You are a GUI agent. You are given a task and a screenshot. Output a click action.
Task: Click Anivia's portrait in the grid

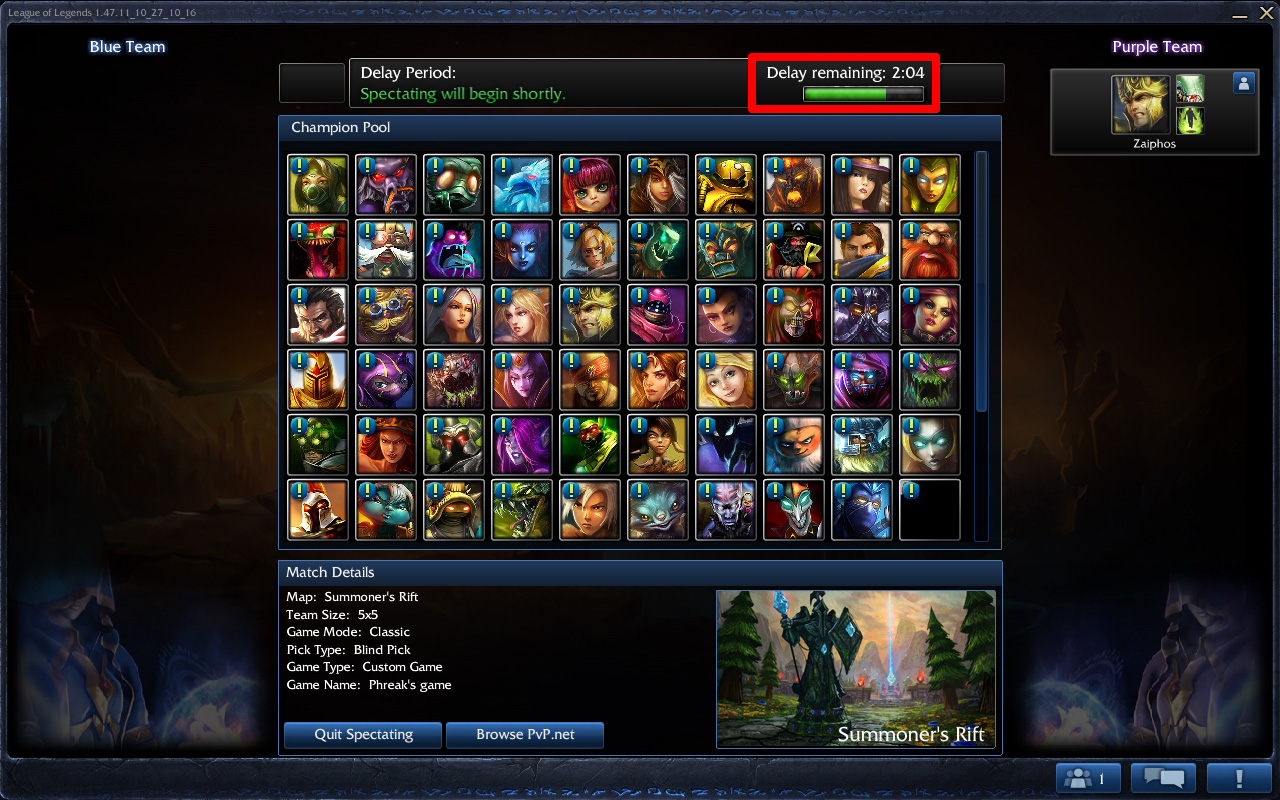pos(522,185)
